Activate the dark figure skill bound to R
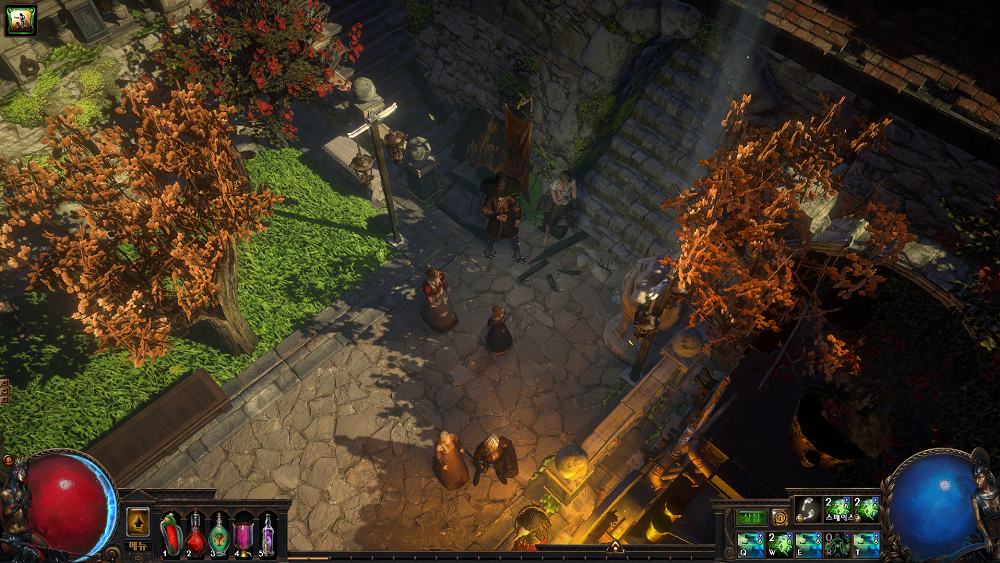This screenshot has width=1000, height=563. pyautogui.click(x=837, y=544)
